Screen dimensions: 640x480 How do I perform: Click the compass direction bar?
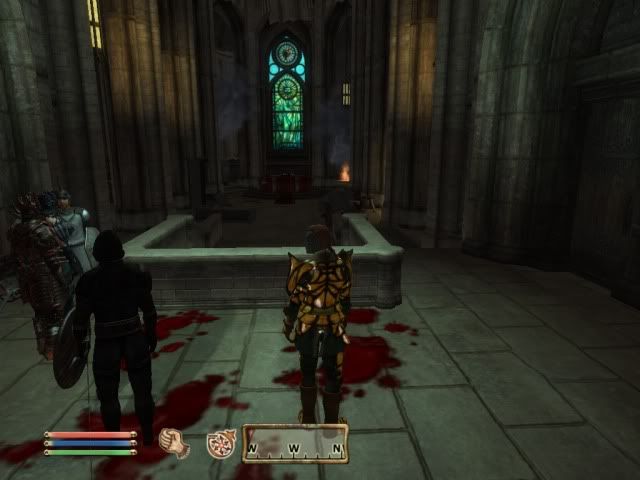295,444
